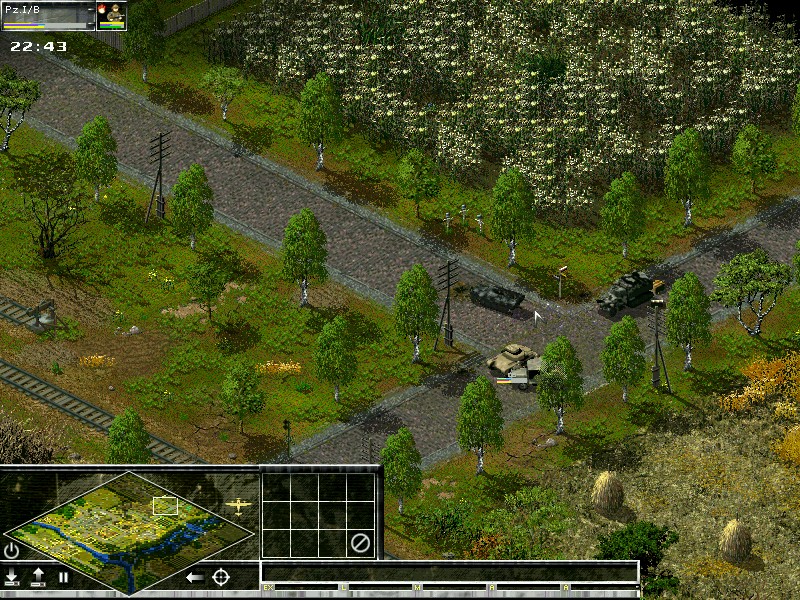Select the crosshair target button
This screenshot has width=800, height=600.
click(221, 577)
